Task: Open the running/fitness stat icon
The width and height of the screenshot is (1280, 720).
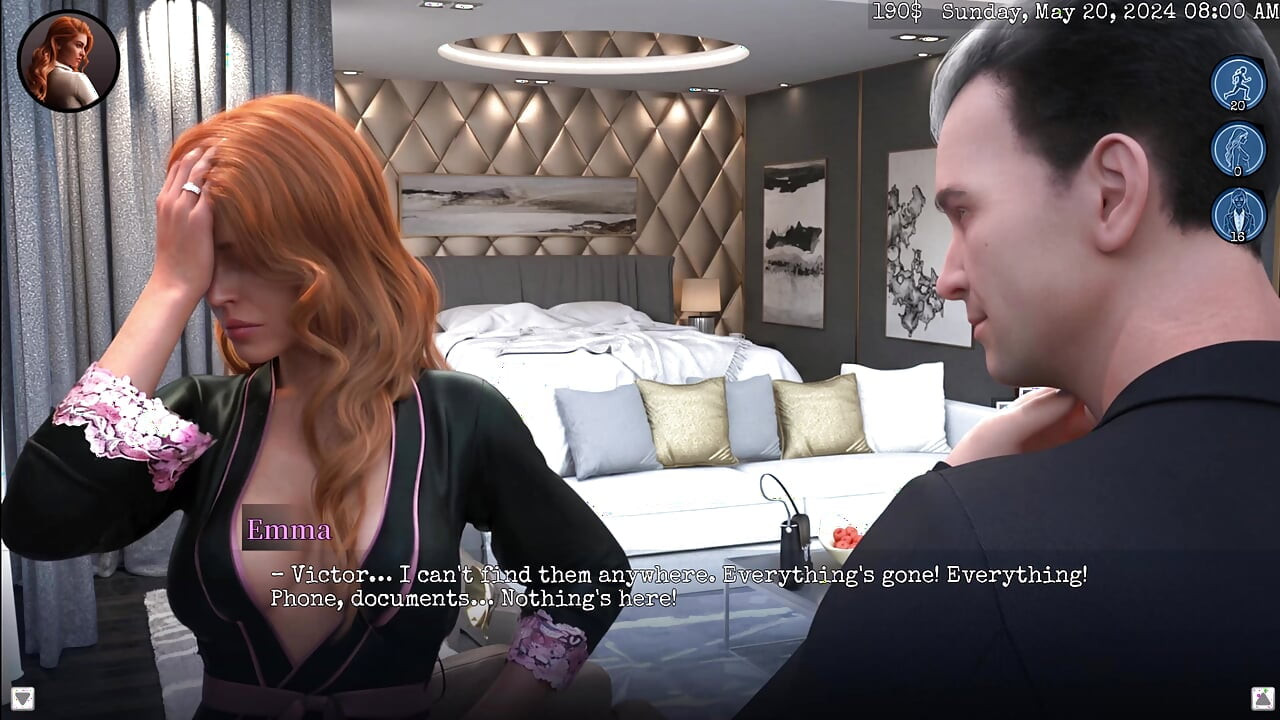Action: click(x=1237, y=83)
